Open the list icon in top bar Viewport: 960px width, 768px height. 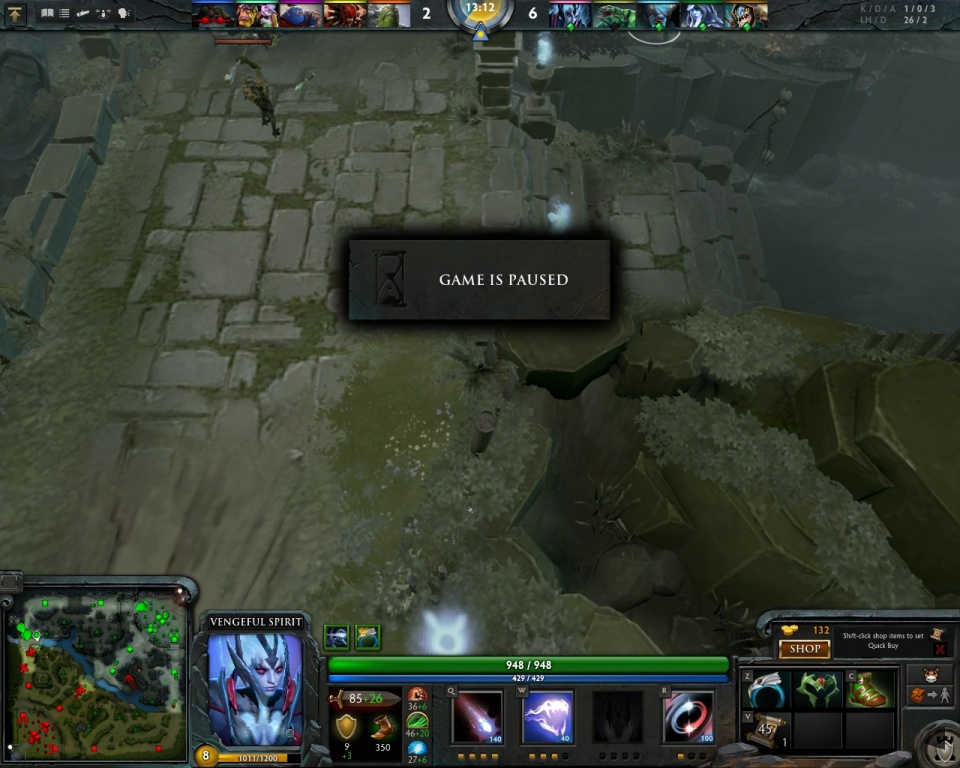[x=64, y=13]
